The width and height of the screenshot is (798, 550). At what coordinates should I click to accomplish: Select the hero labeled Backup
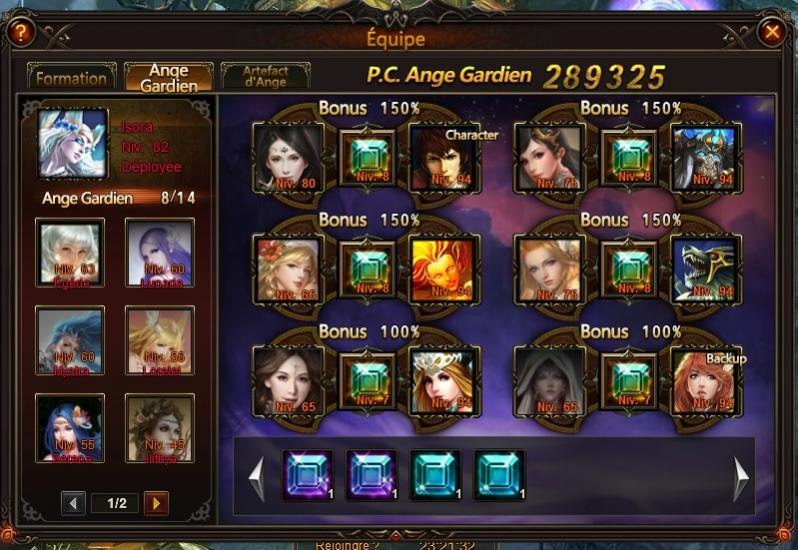pos(706,381)
